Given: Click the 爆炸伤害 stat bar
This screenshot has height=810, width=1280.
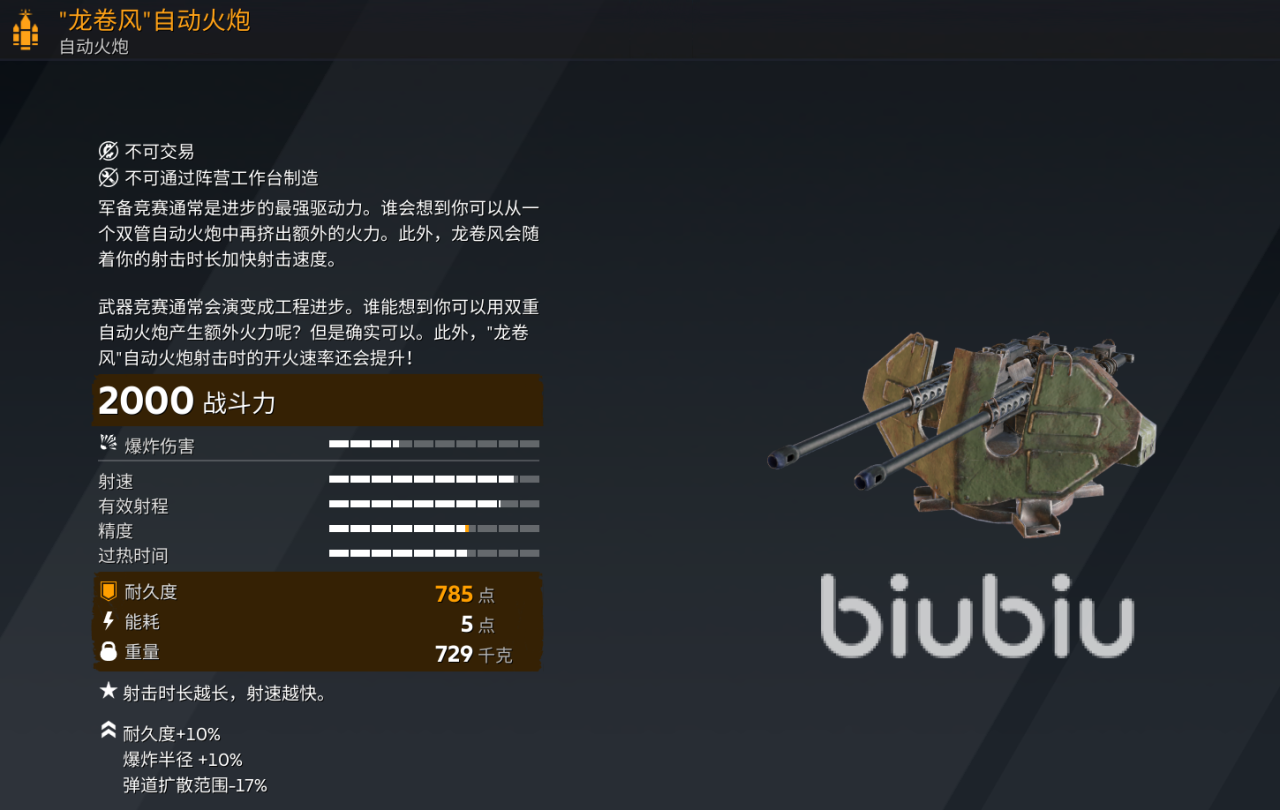Looking at the screenshot, I should coord(435,443).
